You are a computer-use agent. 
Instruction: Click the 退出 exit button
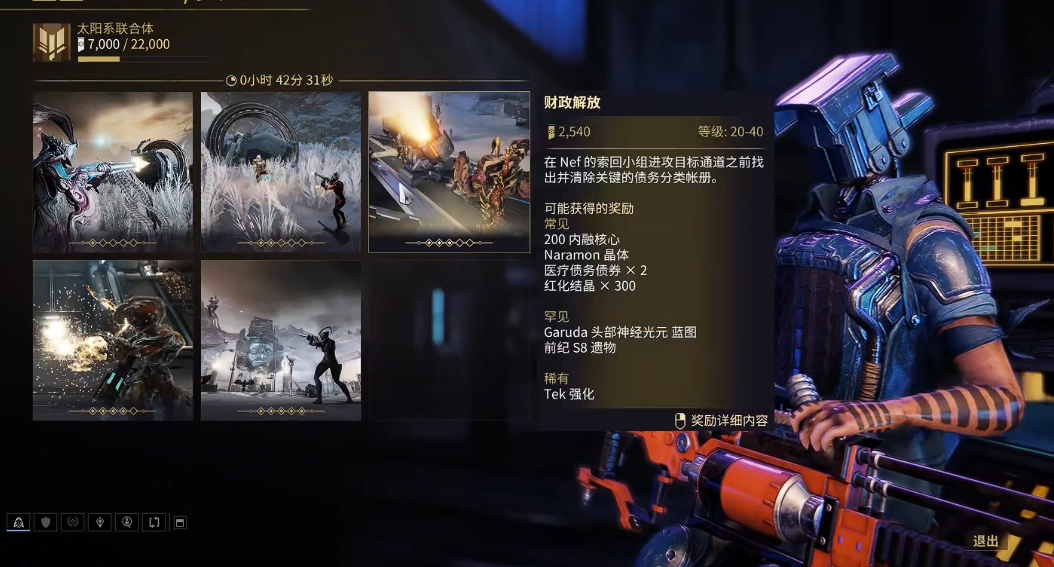click(986, 541)
